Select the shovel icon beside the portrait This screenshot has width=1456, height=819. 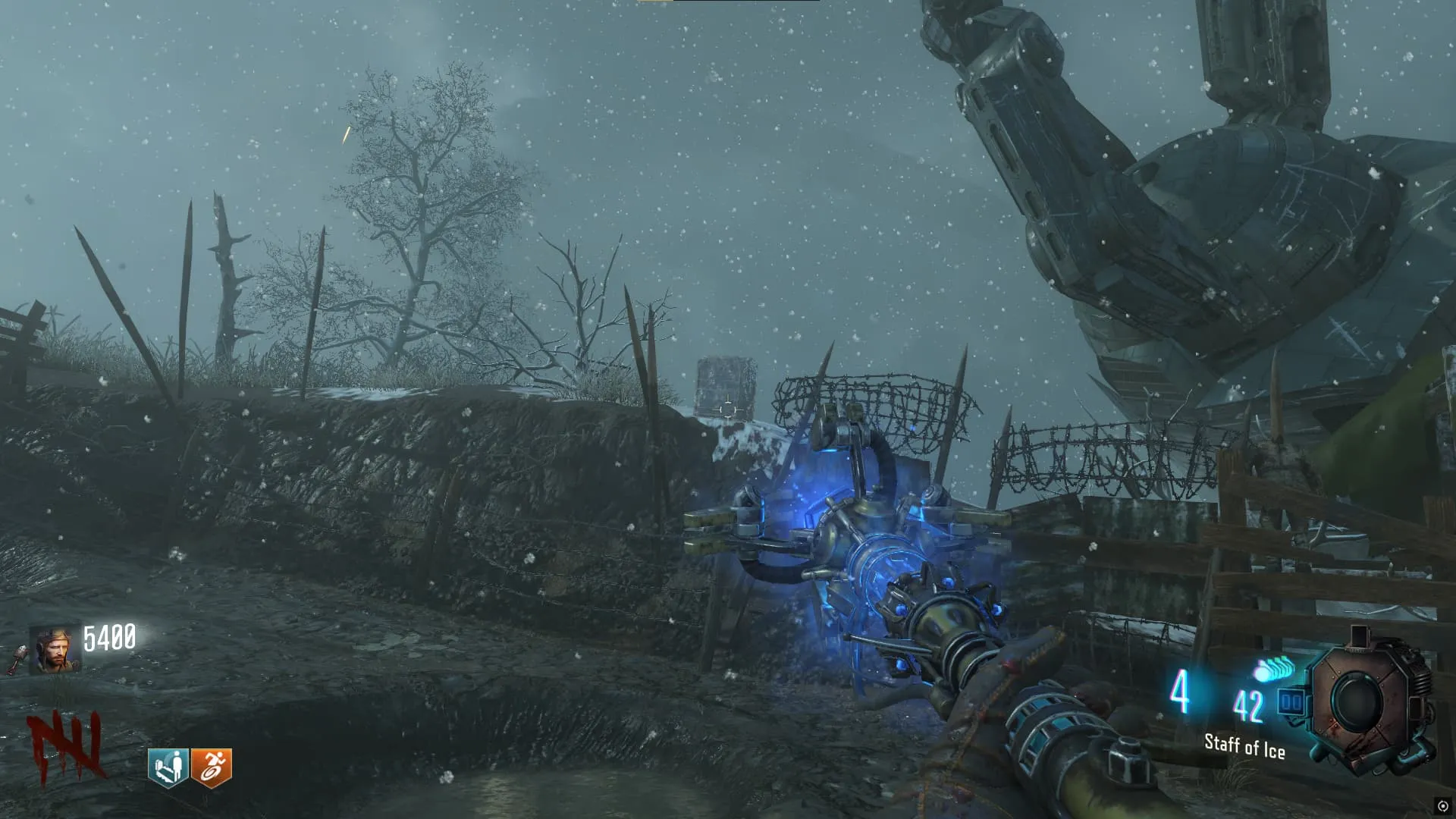point(17,658)
